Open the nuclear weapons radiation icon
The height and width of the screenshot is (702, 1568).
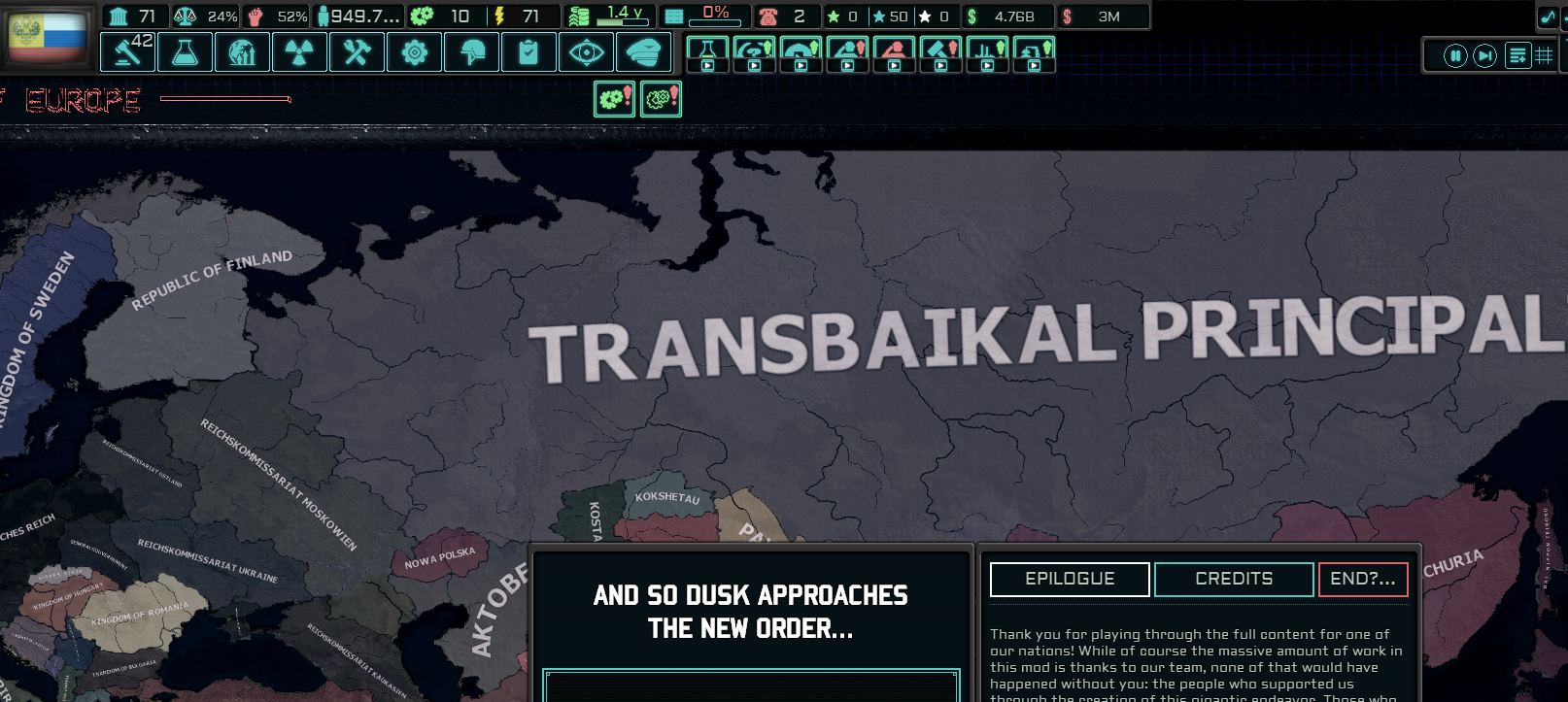point(300,51)
